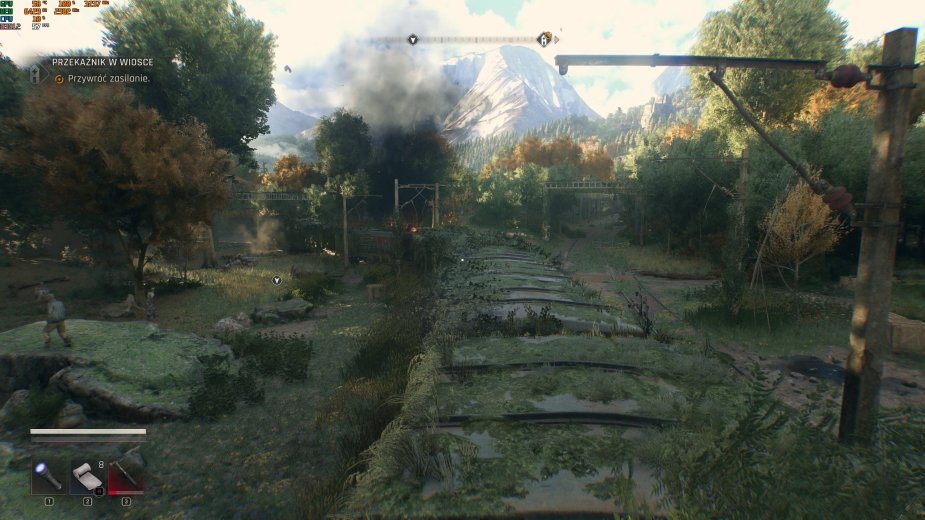This screenshot has width=925, height=520.
Task: Select the down-arrow marker on compass bar
Action: point(413,39)
